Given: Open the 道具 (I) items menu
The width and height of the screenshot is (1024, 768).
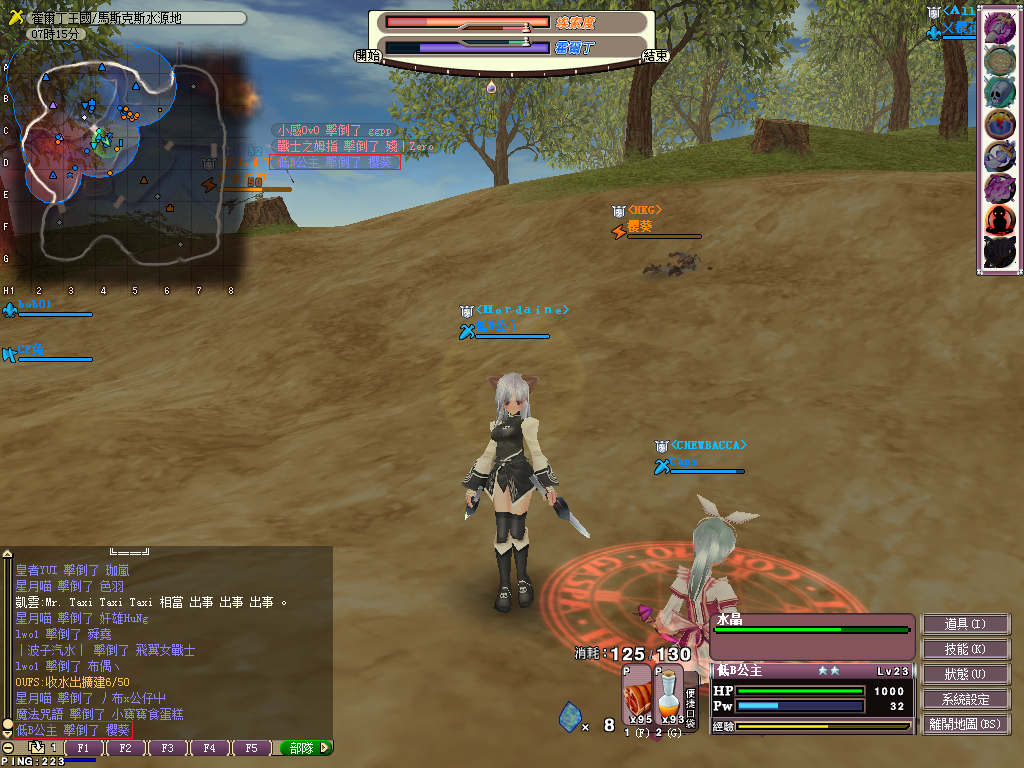Looking at the screenshot, I should [965, 624].
